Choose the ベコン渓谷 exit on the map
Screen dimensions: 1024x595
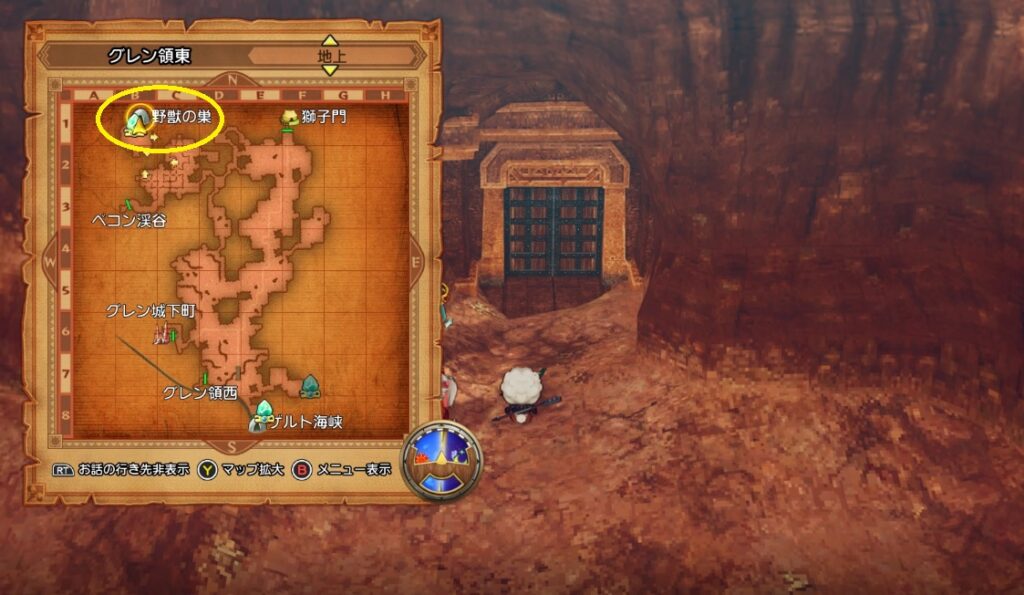(x=129, y=206)
